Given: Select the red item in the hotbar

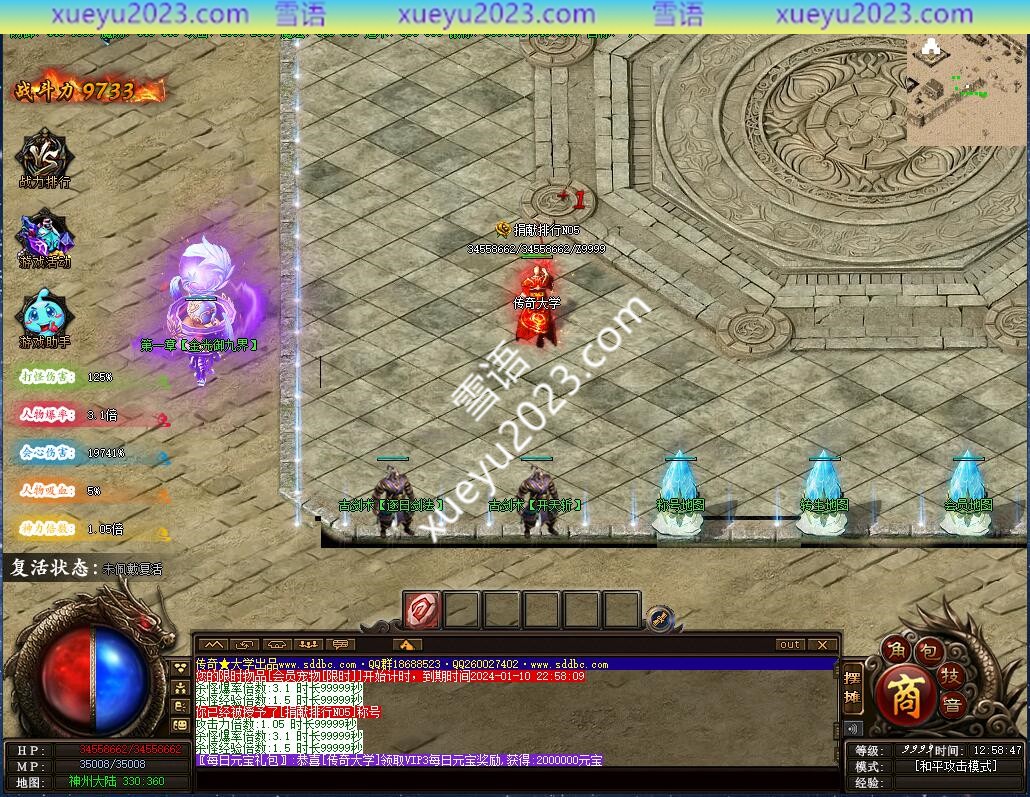Looking at the screenshot, I should (422, 609).
